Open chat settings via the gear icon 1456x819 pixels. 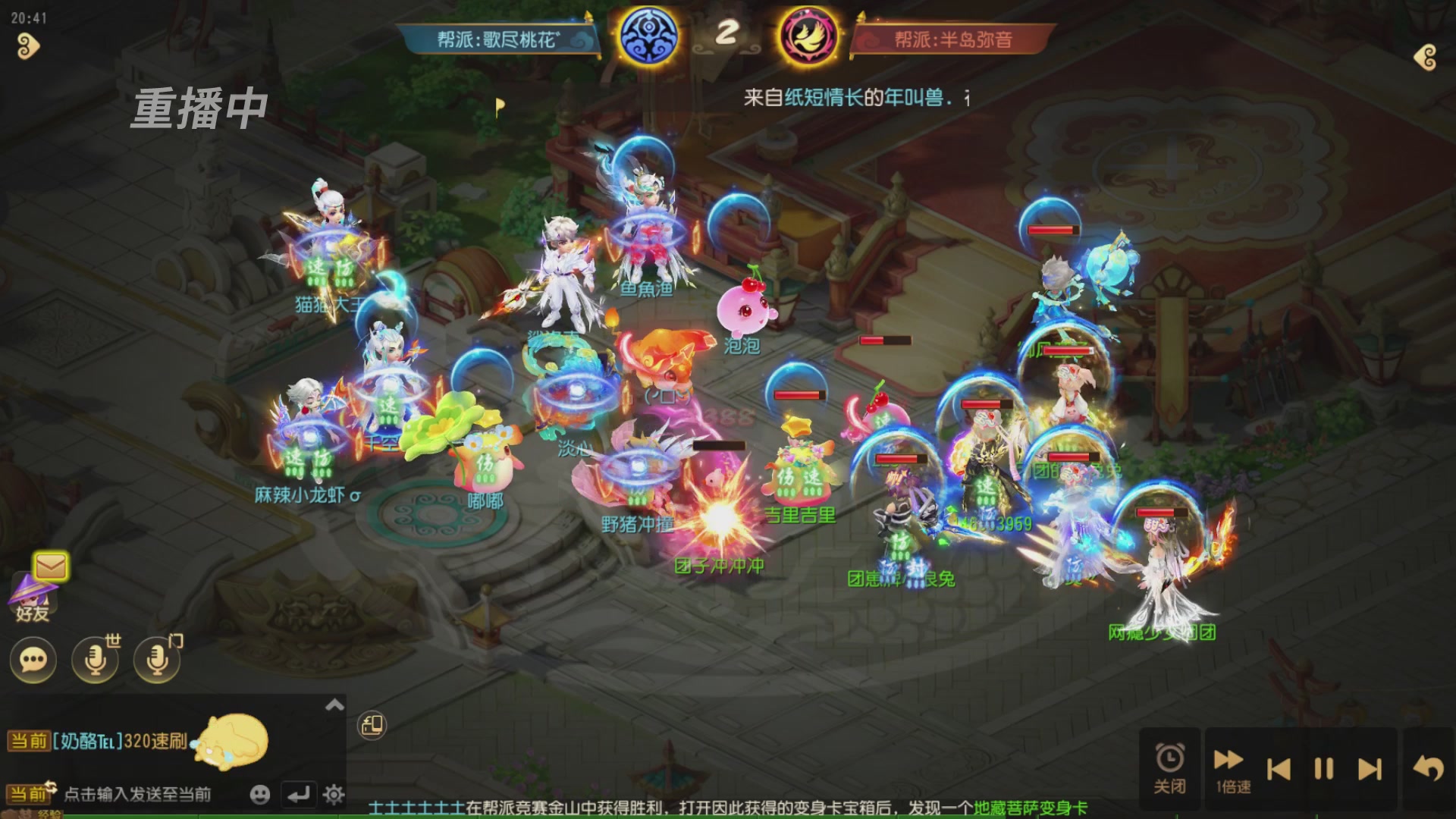(x=334, y=795)
